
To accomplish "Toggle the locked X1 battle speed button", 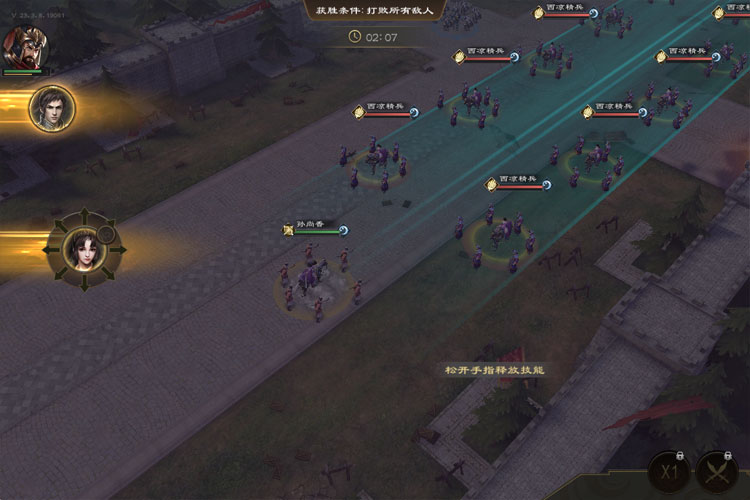I will click(x=670, y=472).
